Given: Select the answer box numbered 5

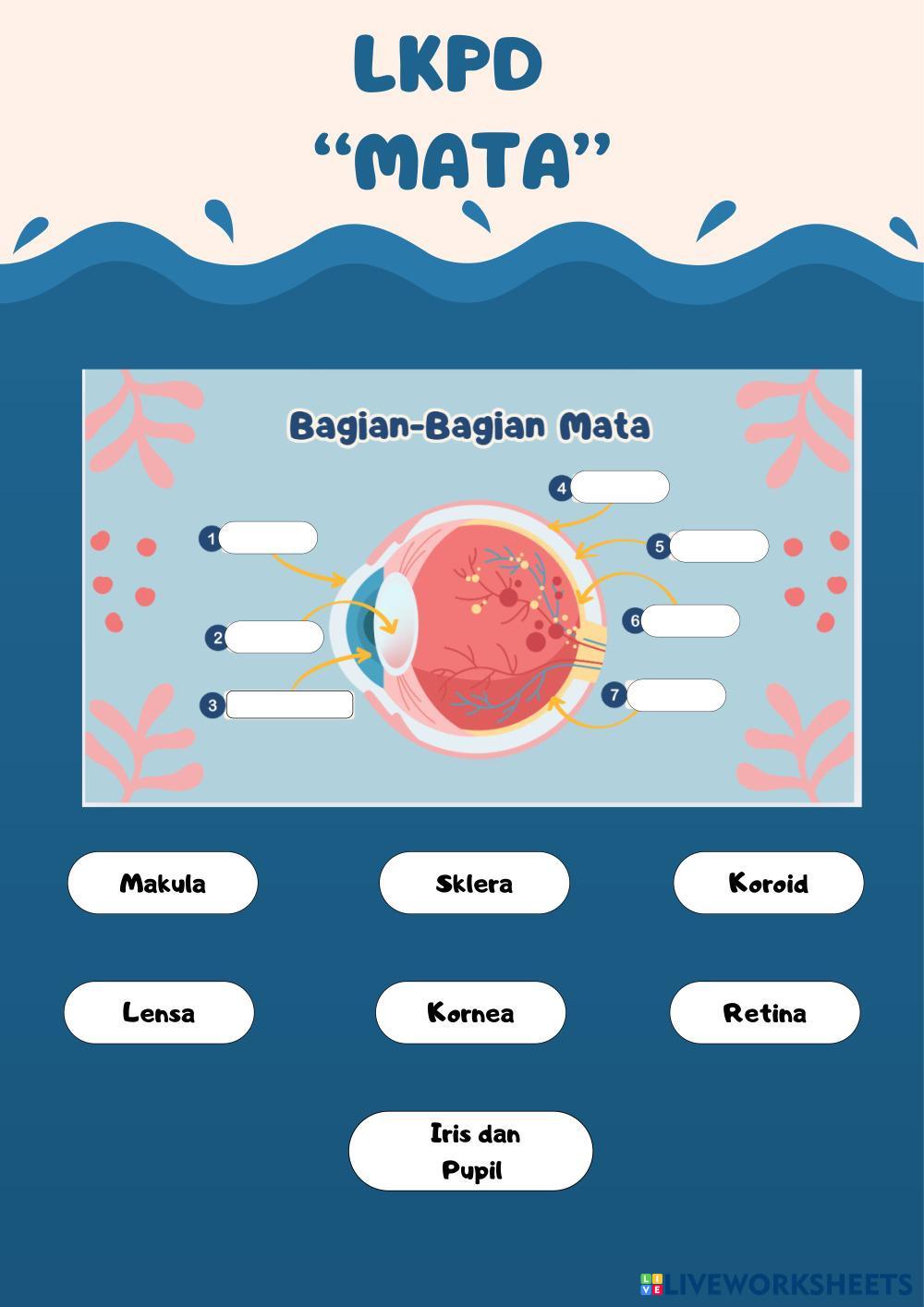Looking at the screenshot, I should 719,546.
